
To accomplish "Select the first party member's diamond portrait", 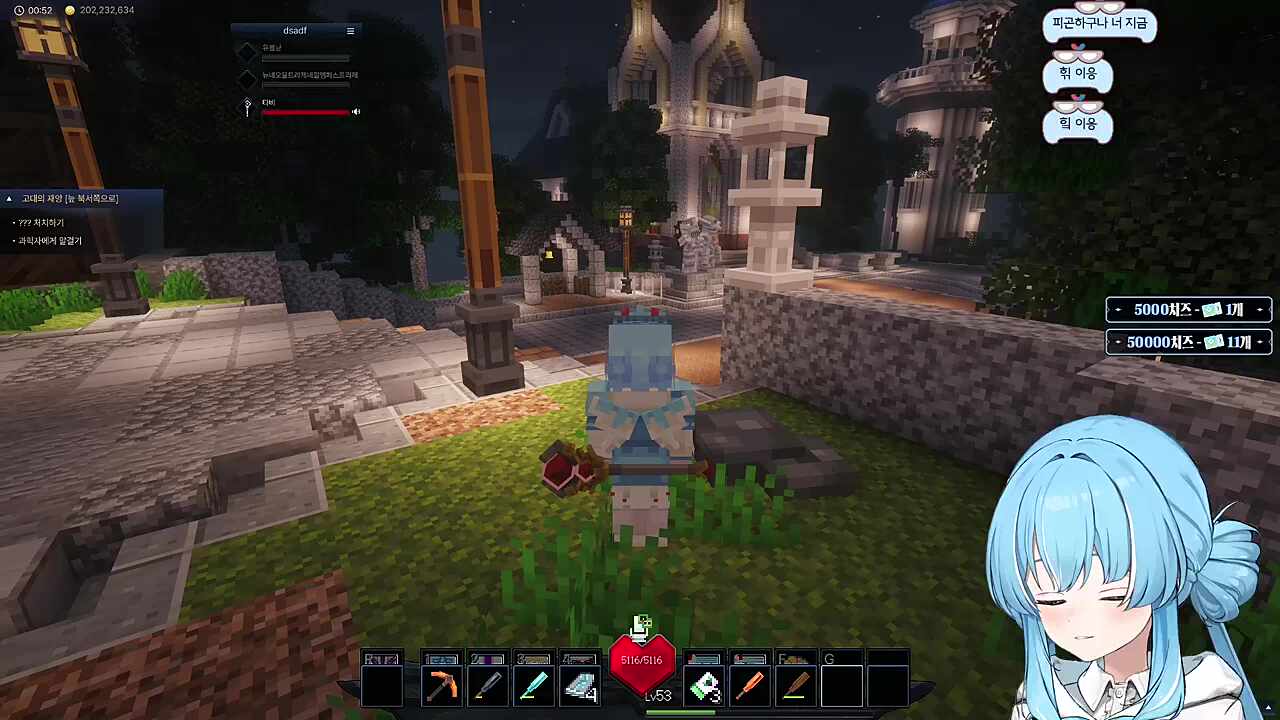I will [x=247, y=50].
